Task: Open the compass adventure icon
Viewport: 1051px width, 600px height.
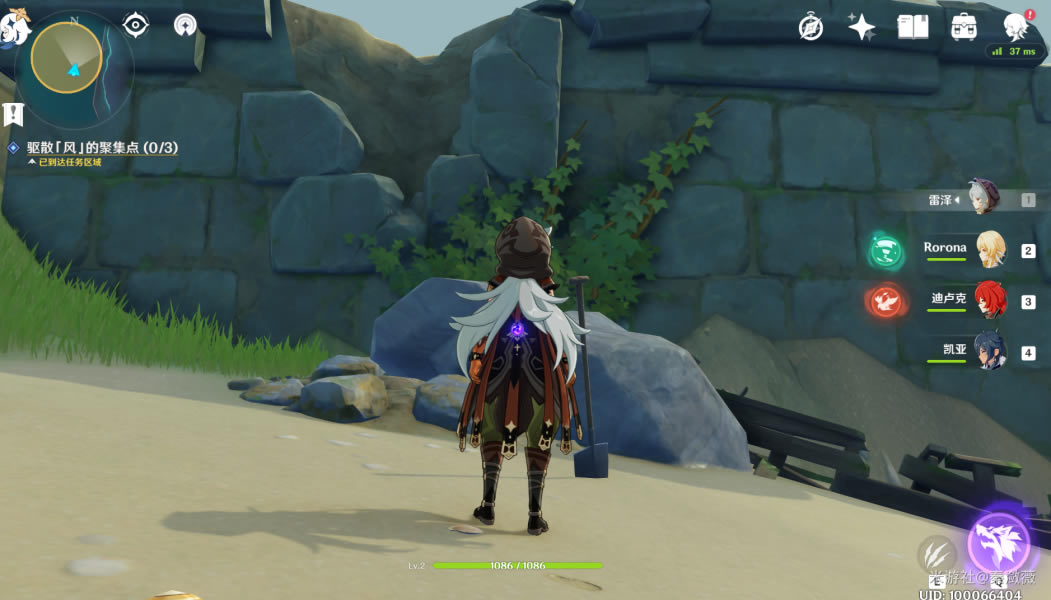Action: (811, 27)
